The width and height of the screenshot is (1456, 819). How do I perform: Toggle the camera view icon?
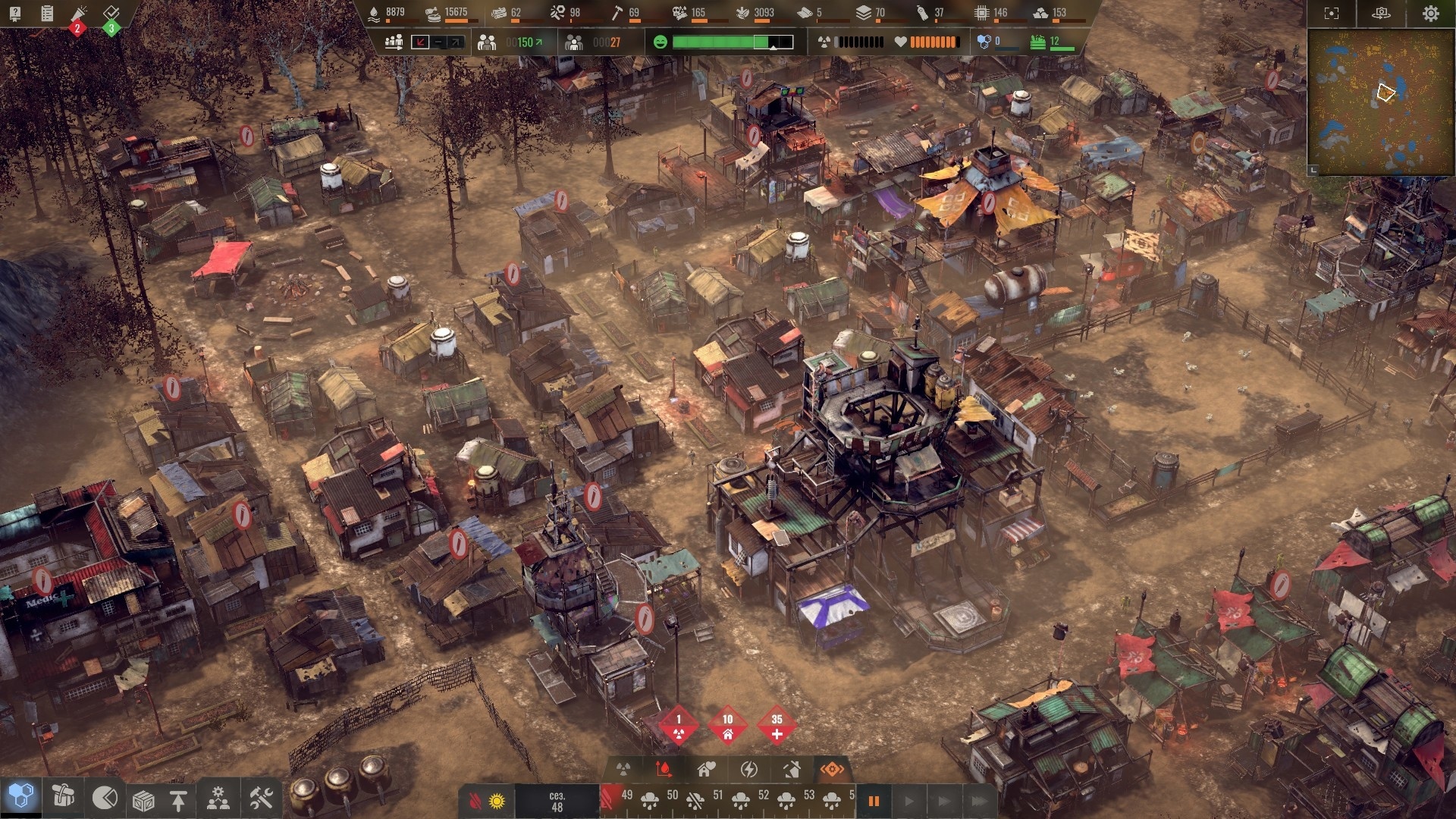click(x=1381, y=14)
